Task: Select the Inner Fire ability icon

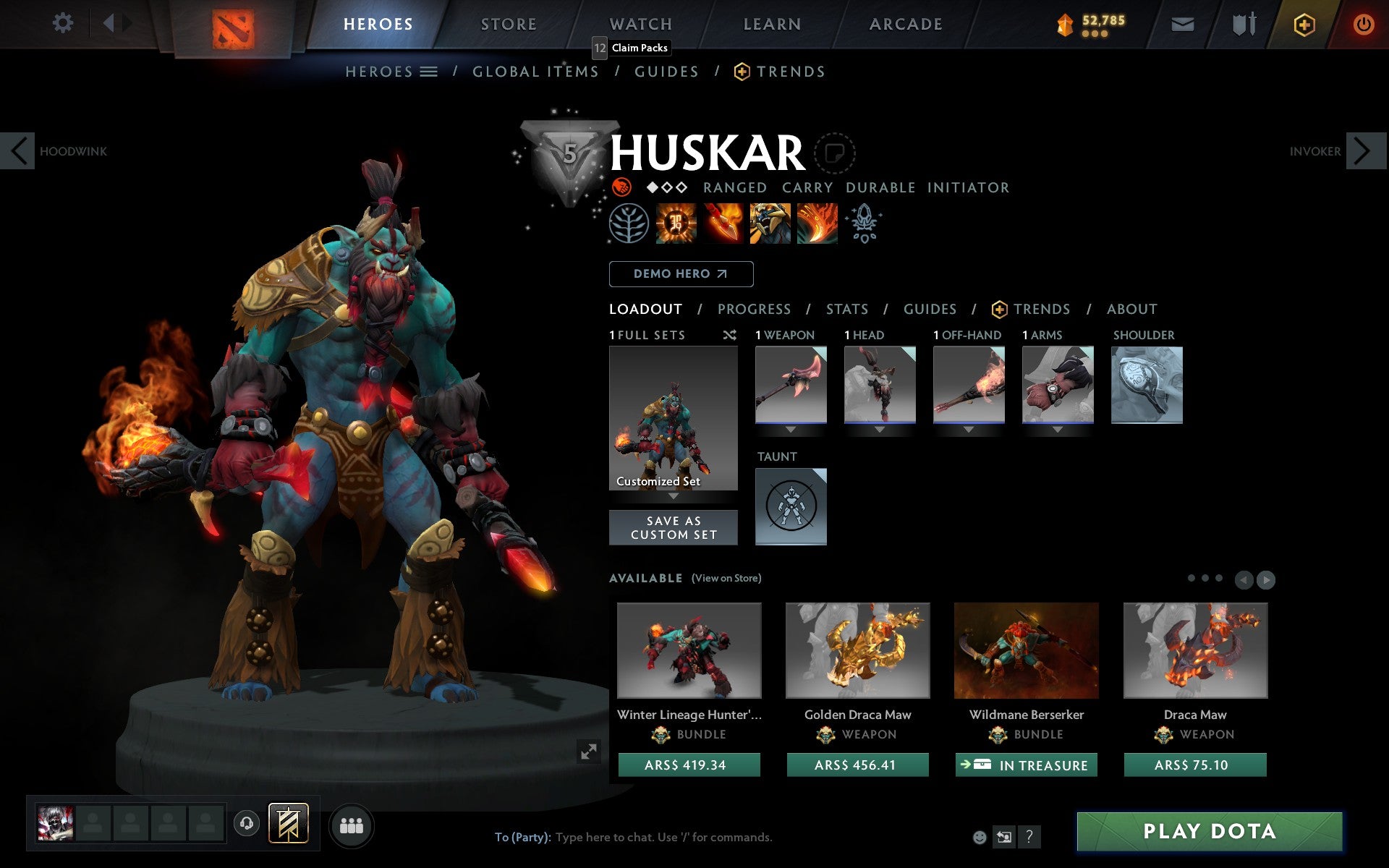Action: pos(676,224)
